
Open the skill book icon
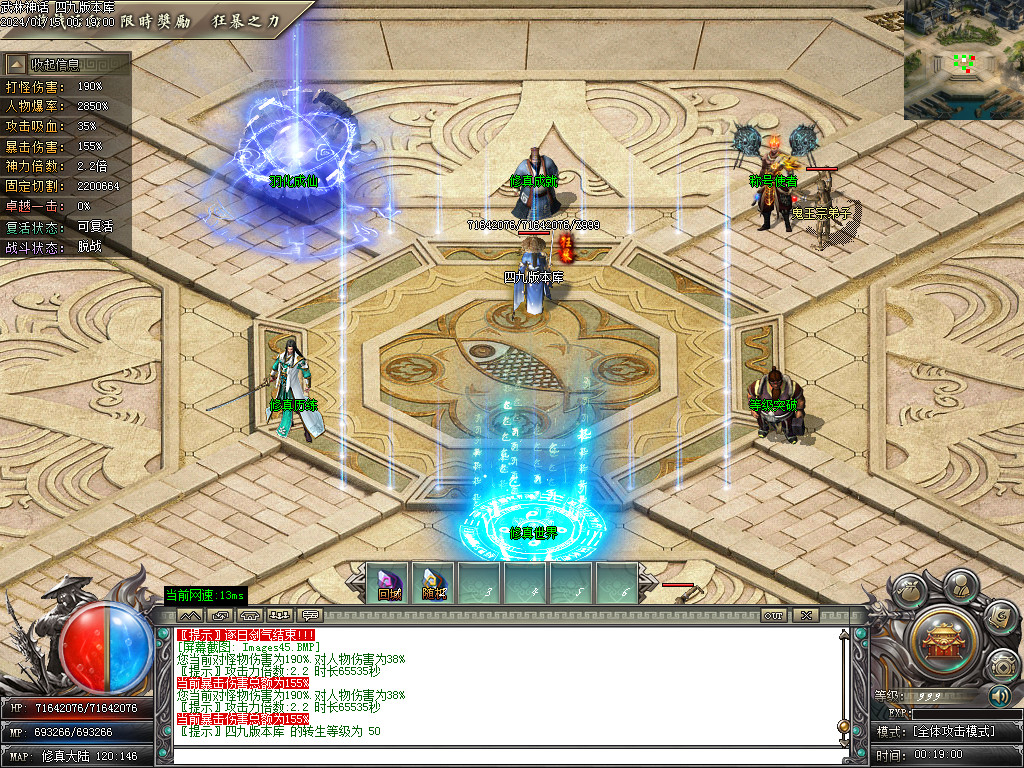pos(999,616)
